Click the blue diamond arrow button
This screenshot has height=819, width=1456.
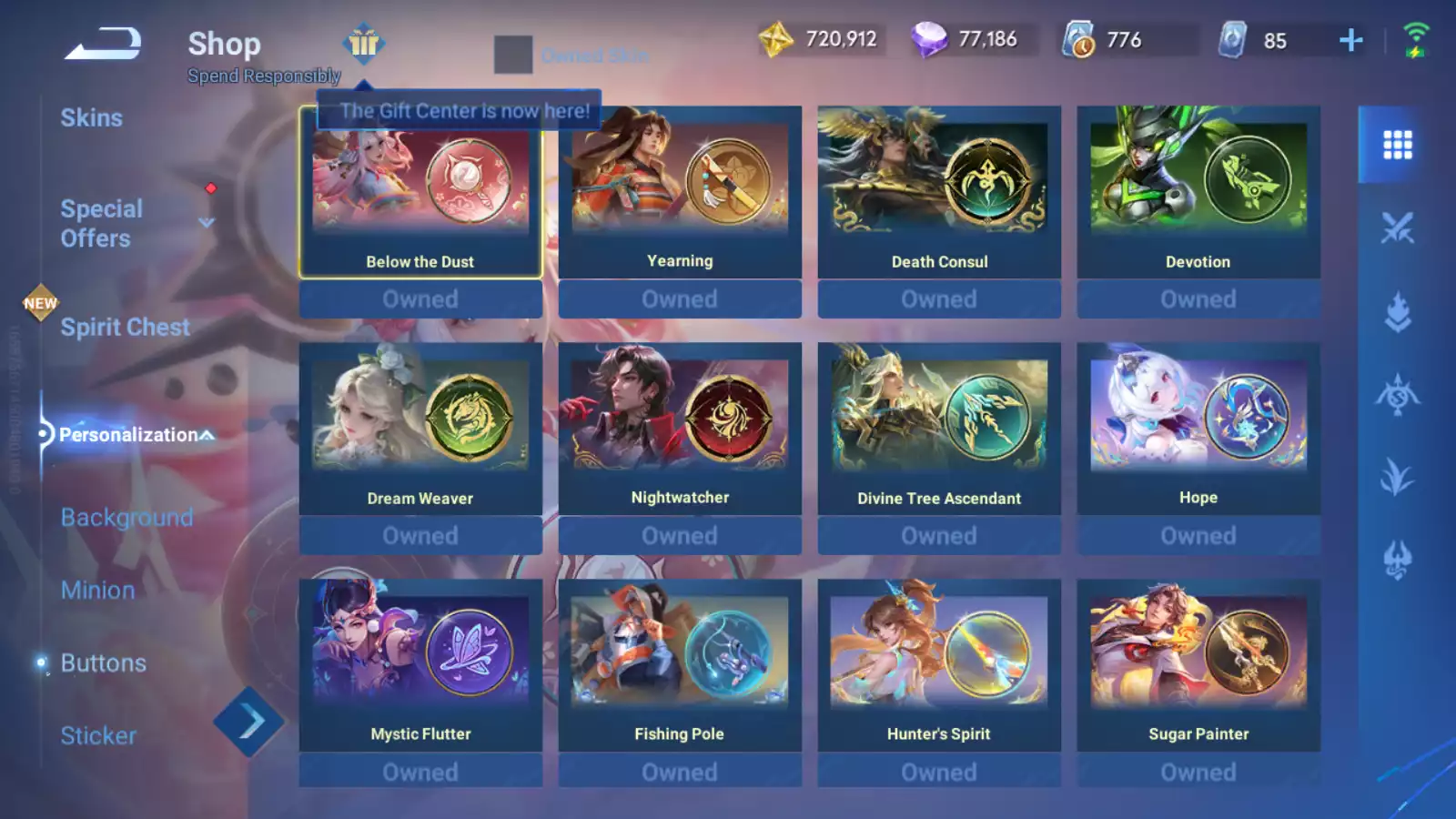(248, 723)
